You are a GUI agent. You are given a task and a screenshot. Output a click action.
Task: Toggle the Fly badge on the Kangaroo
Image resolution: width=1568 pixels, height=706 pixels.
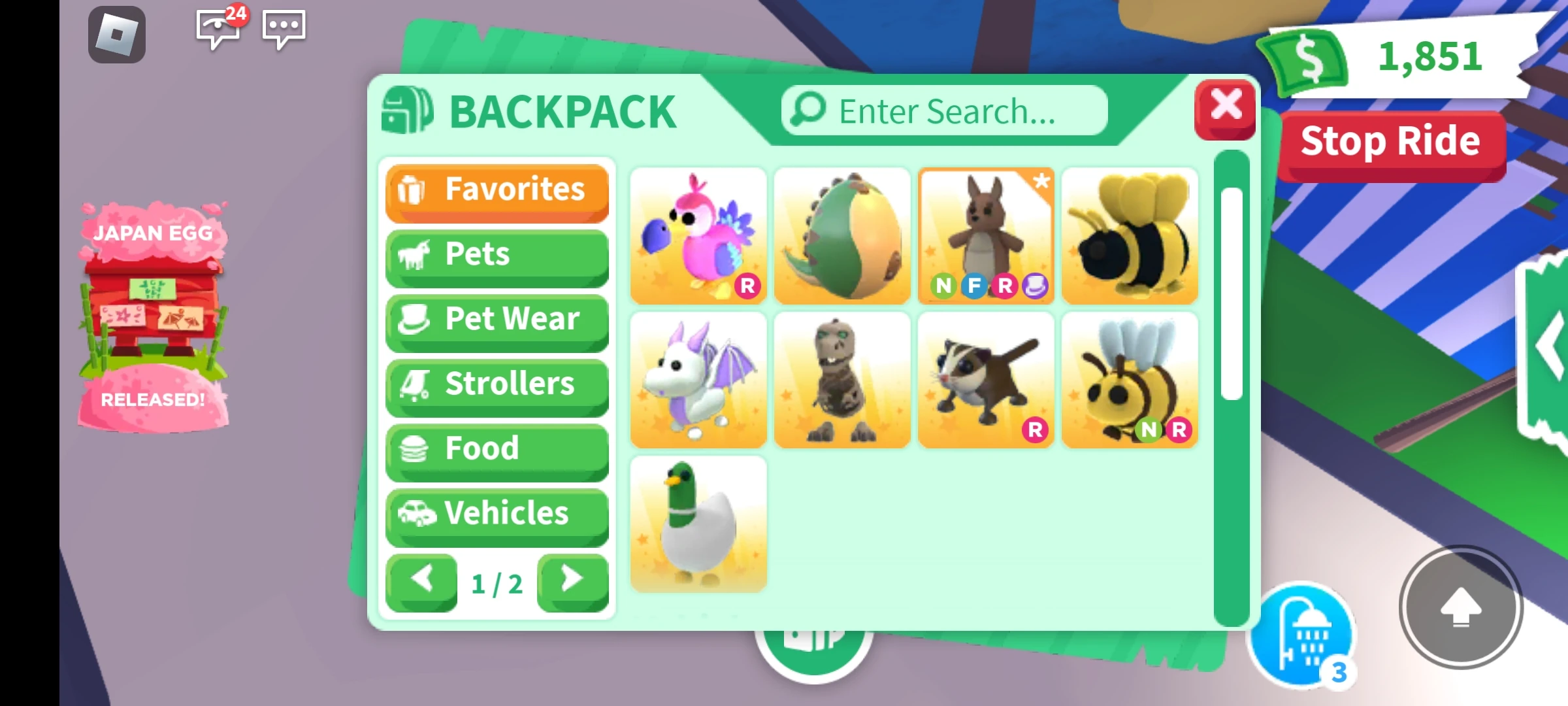975,285
